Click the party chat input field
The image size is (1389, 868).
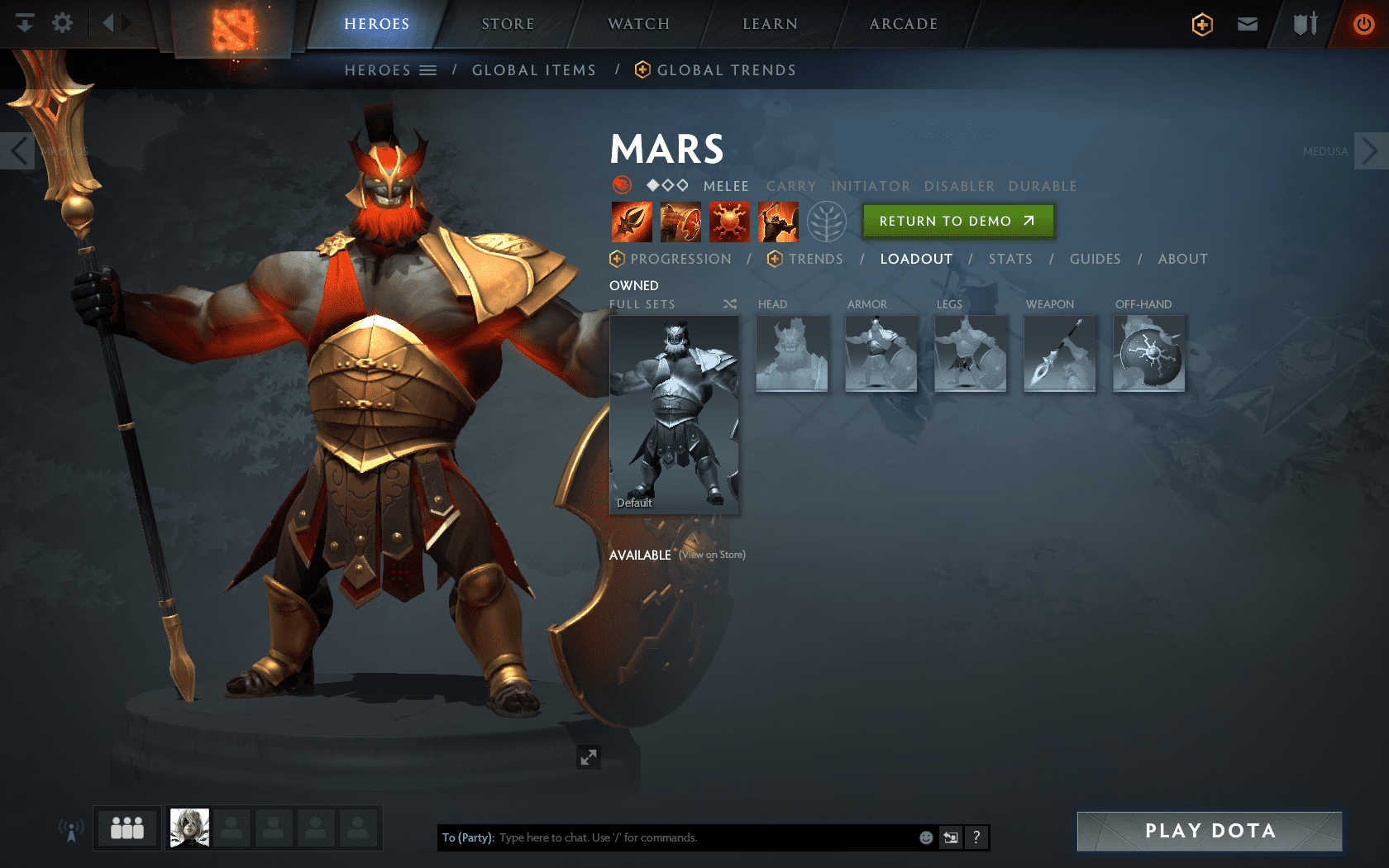703,837
